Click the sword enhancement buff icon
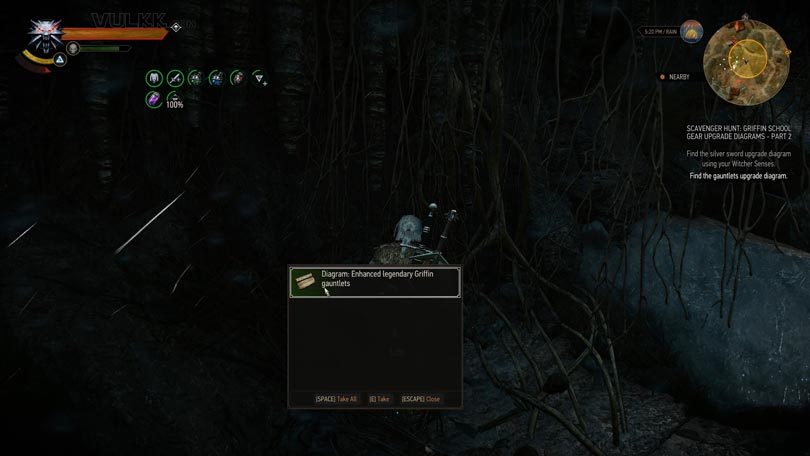 pyautogui.click(x=175, y=78)
